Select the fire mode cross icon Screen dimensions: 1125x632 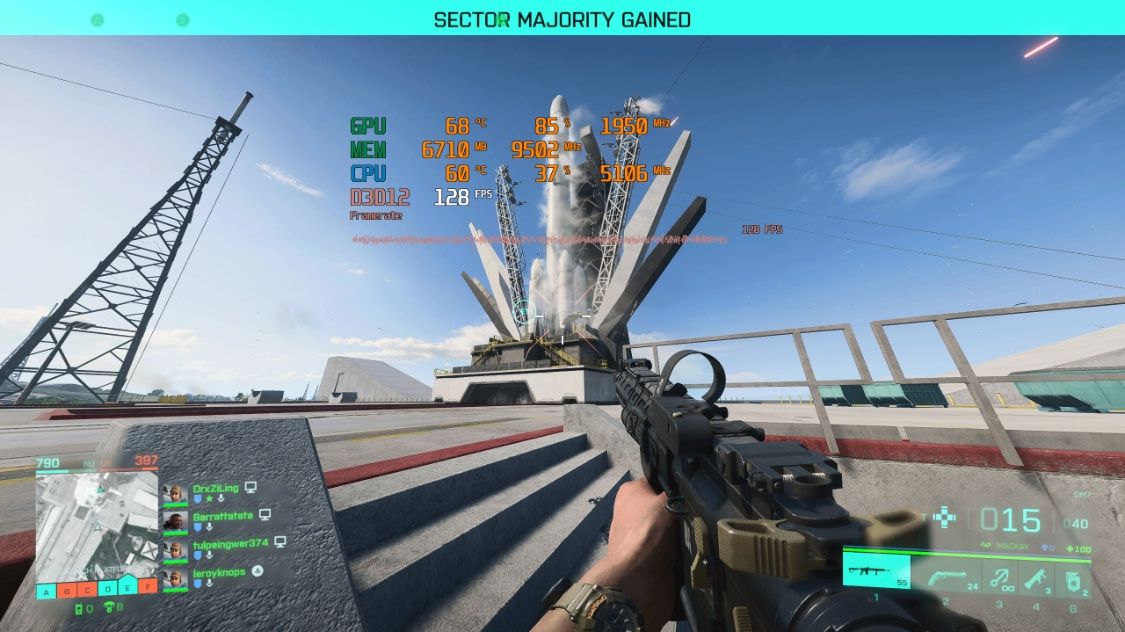tap(944, 518)
